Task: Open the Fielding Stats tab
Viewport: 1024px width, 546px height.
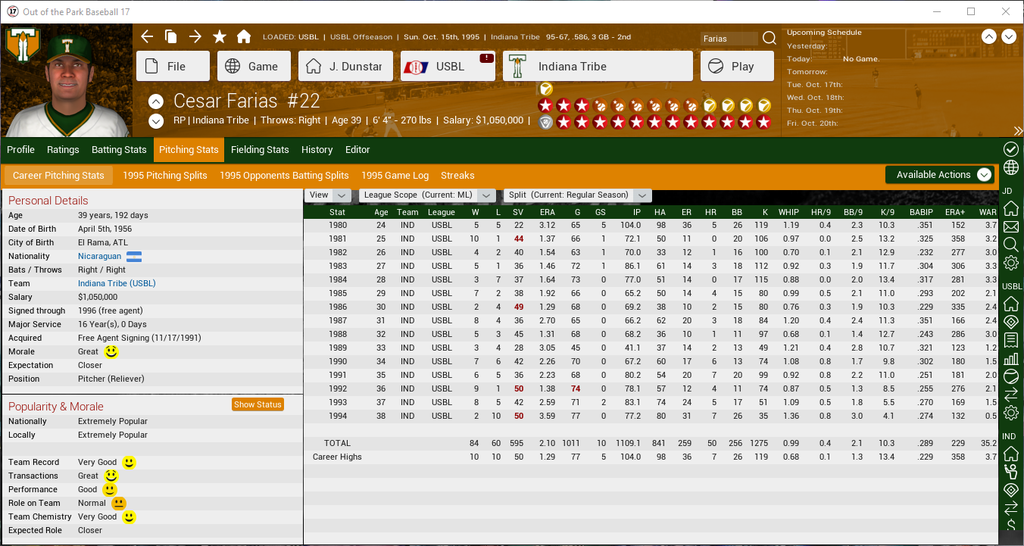Action: coord(260,150)
